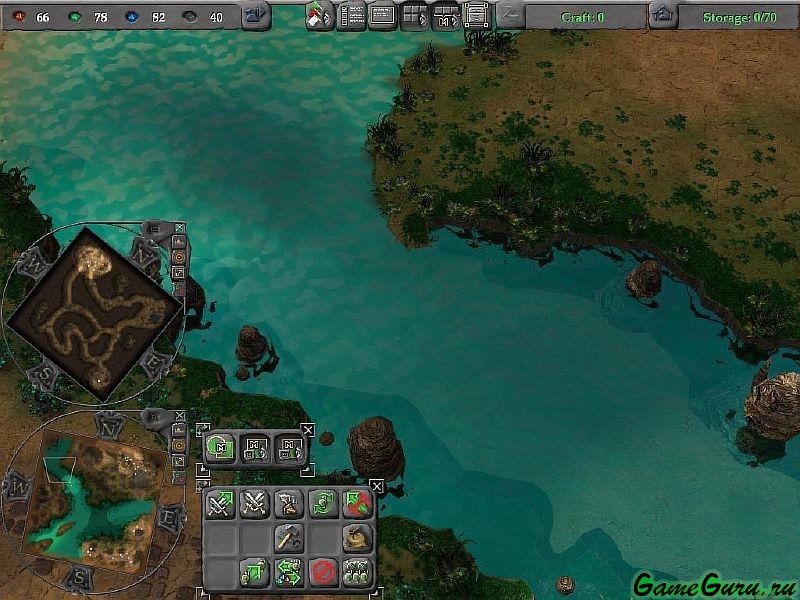Open the red and green flags toolbar button
800x600 pixels.
320,16
